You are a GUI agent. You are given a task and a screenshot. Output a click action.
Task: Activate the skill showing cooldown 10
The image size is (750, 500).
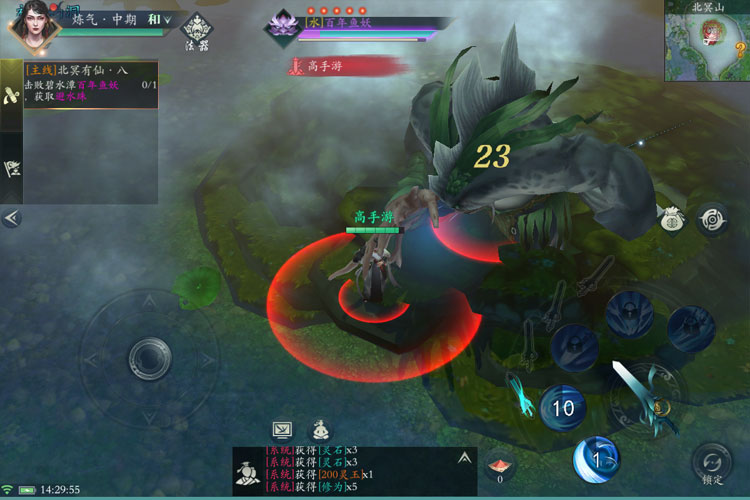(563, 407)
